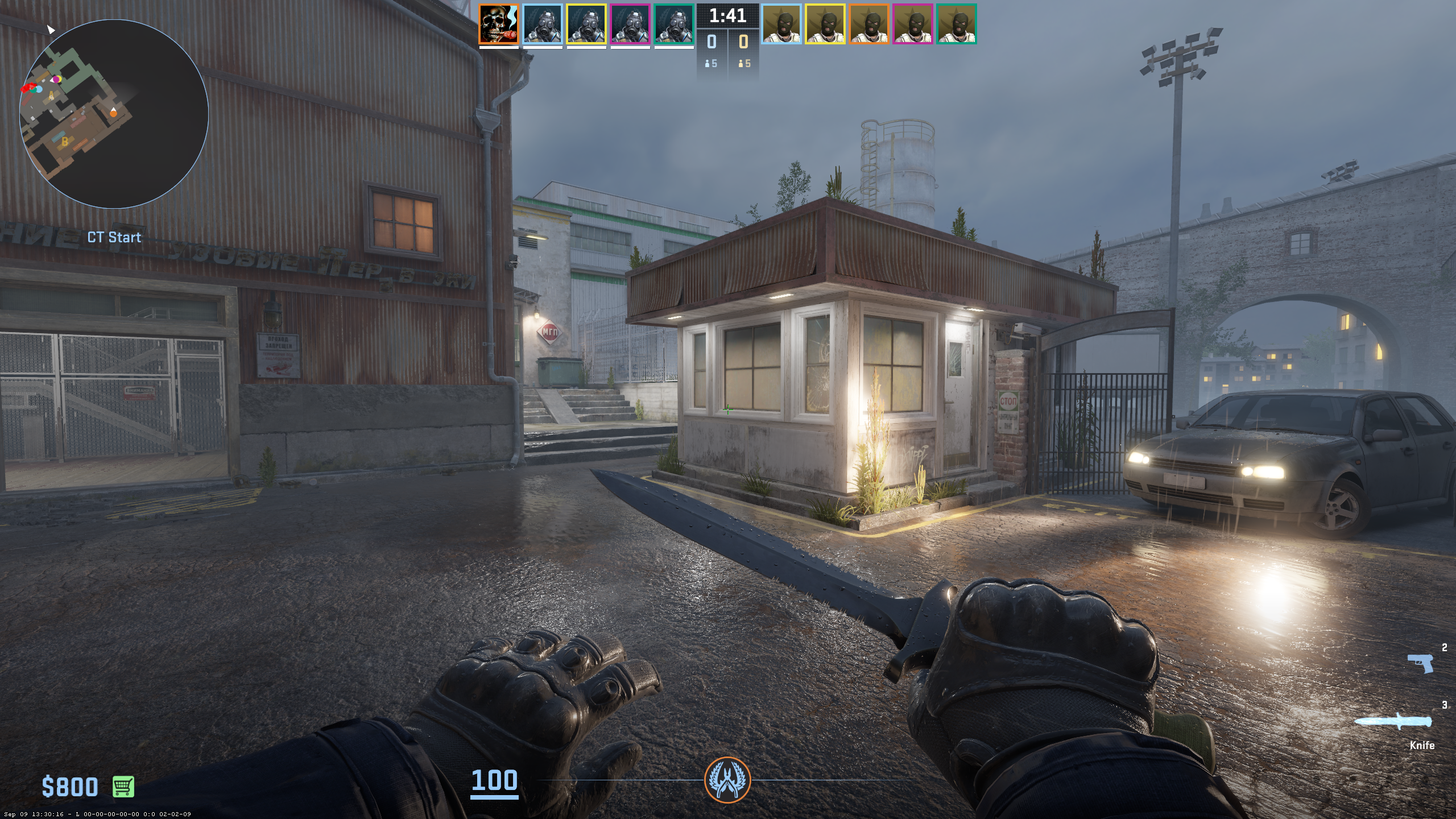1456x819 pixels.
Task: Select the Knife weapon slot
Action: coord(1393,722)
